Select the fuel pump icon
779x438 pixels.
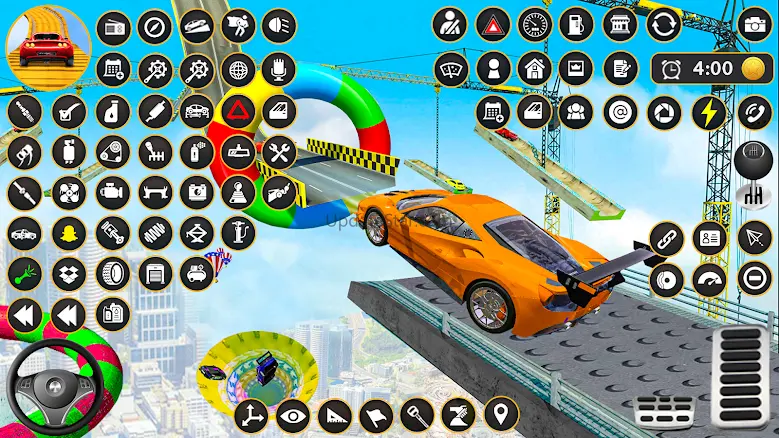pyautogui.click(x=576, y=24)
